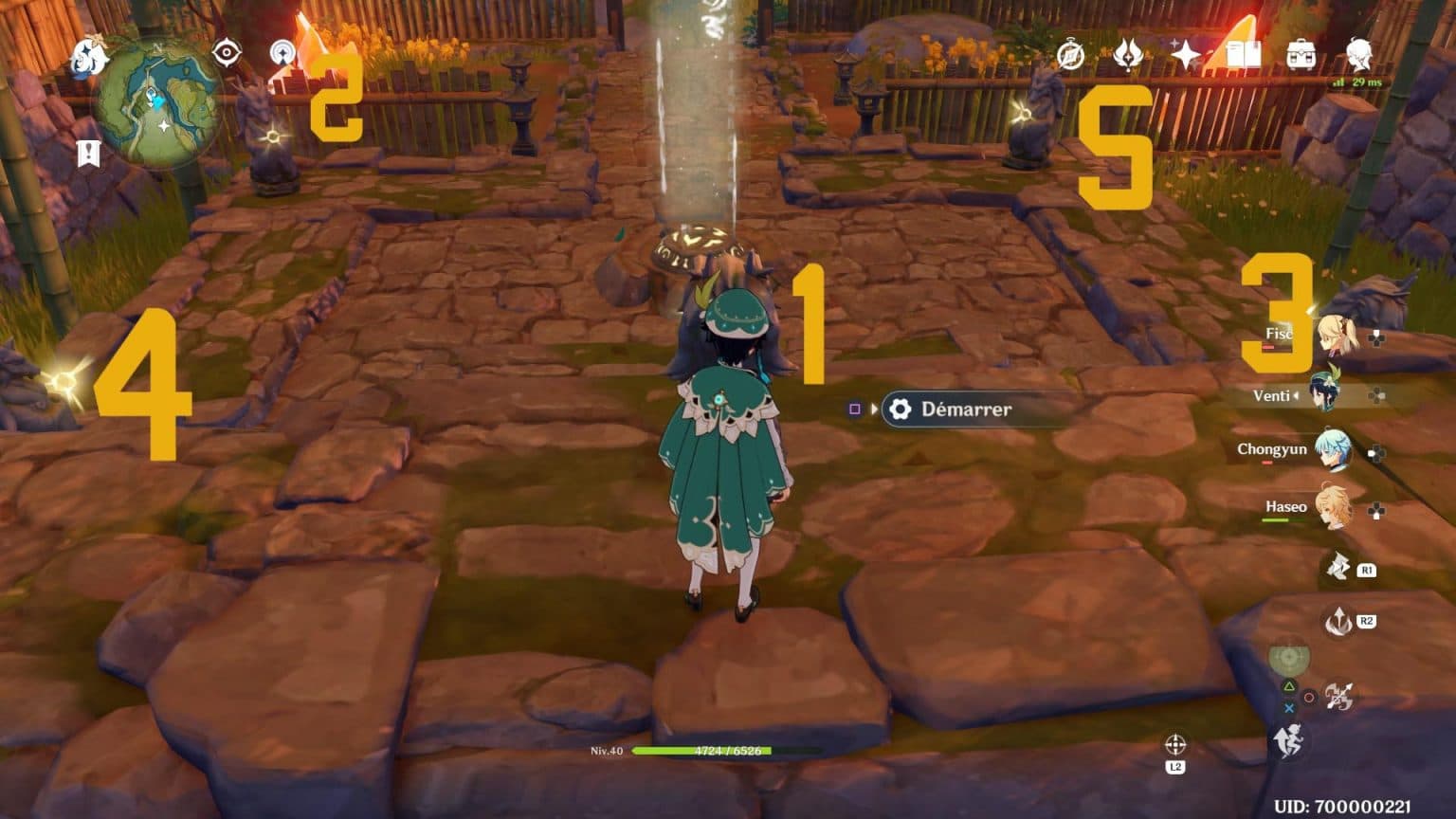Select the aiming reticle above L2
The image size is (1456, 819).
[1177, 744]
